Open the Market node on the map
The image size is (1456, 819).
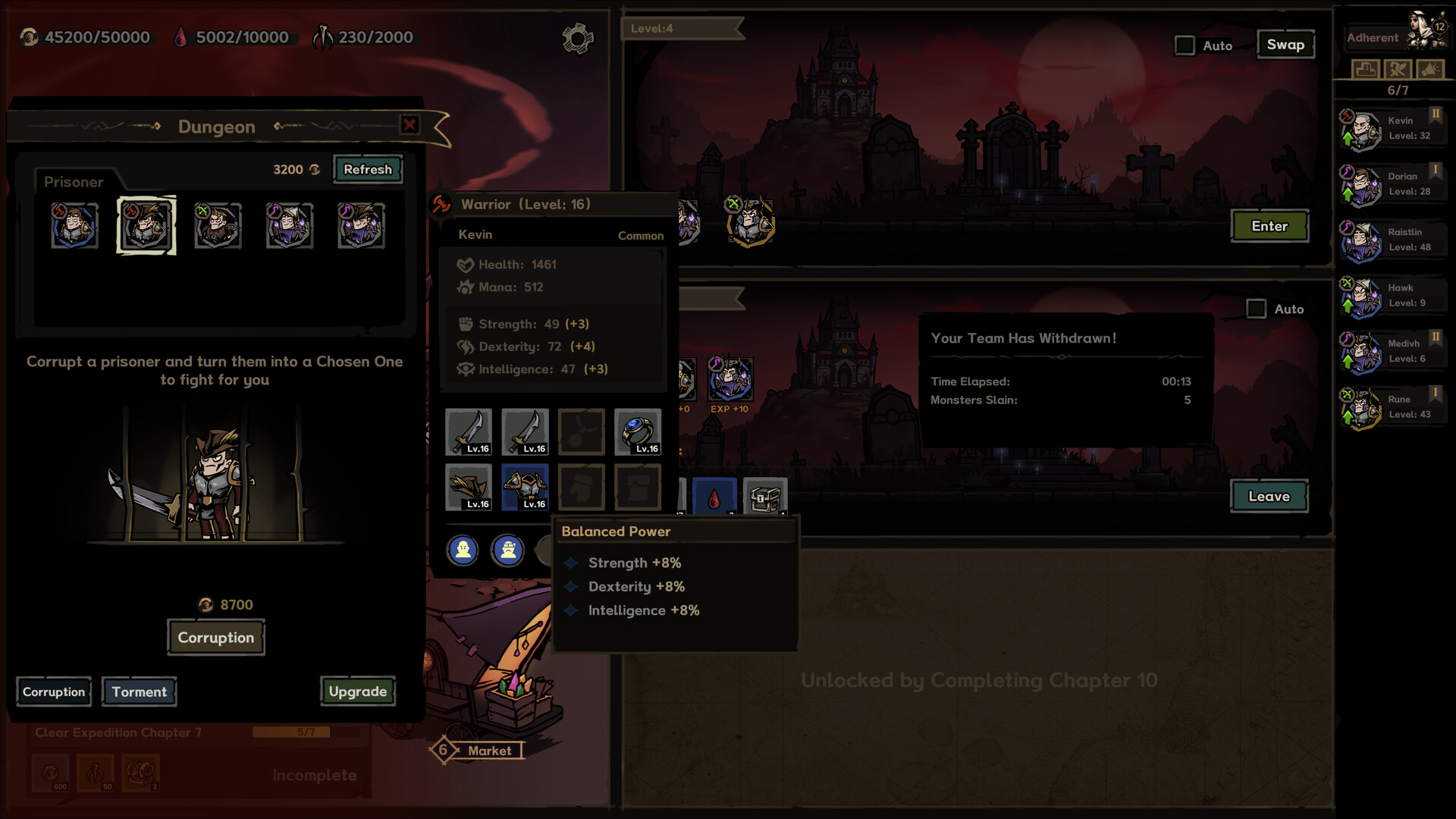point(479,751)
